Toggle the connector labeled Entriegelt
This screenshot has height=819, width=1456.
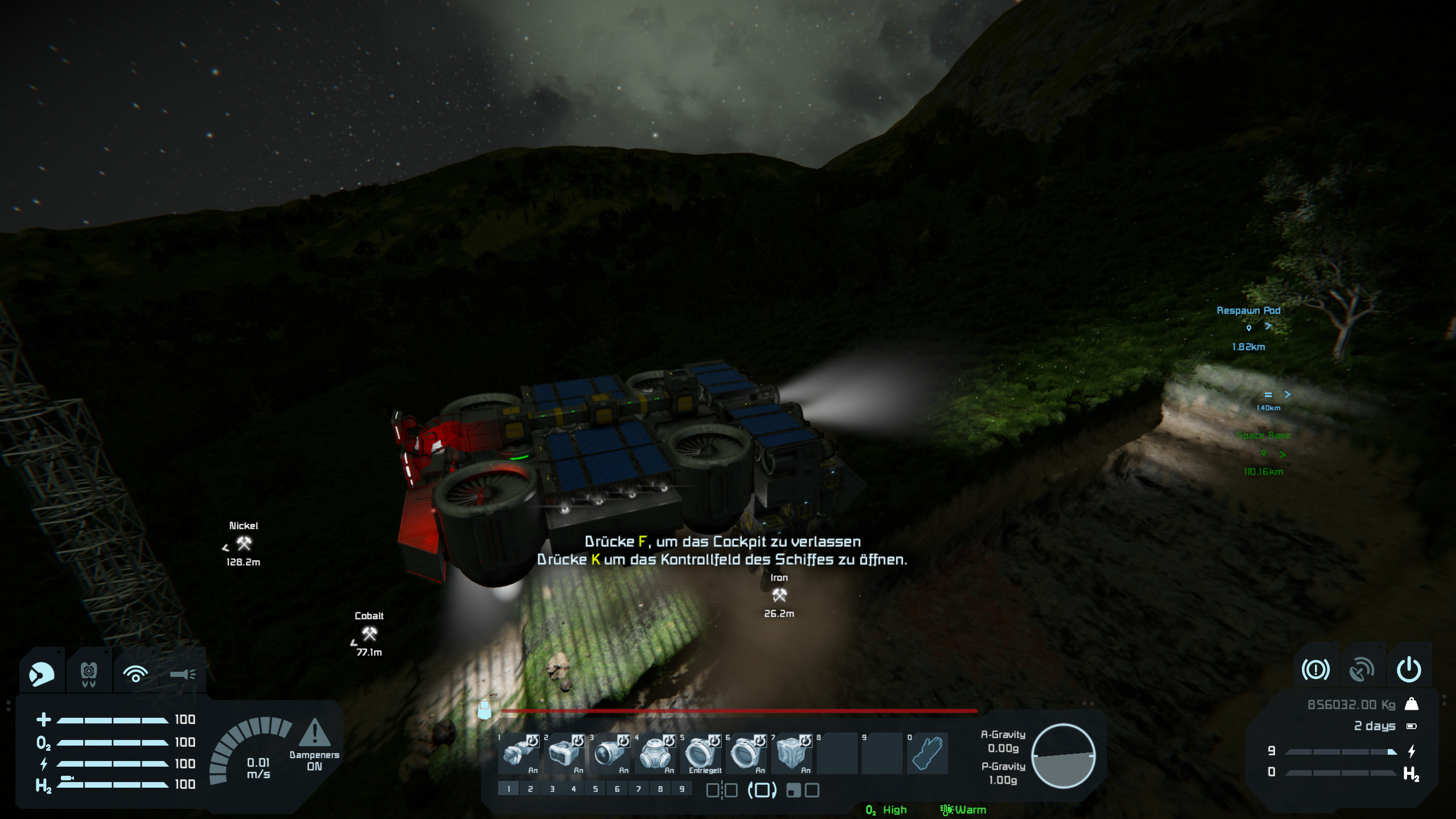point(701,753)
